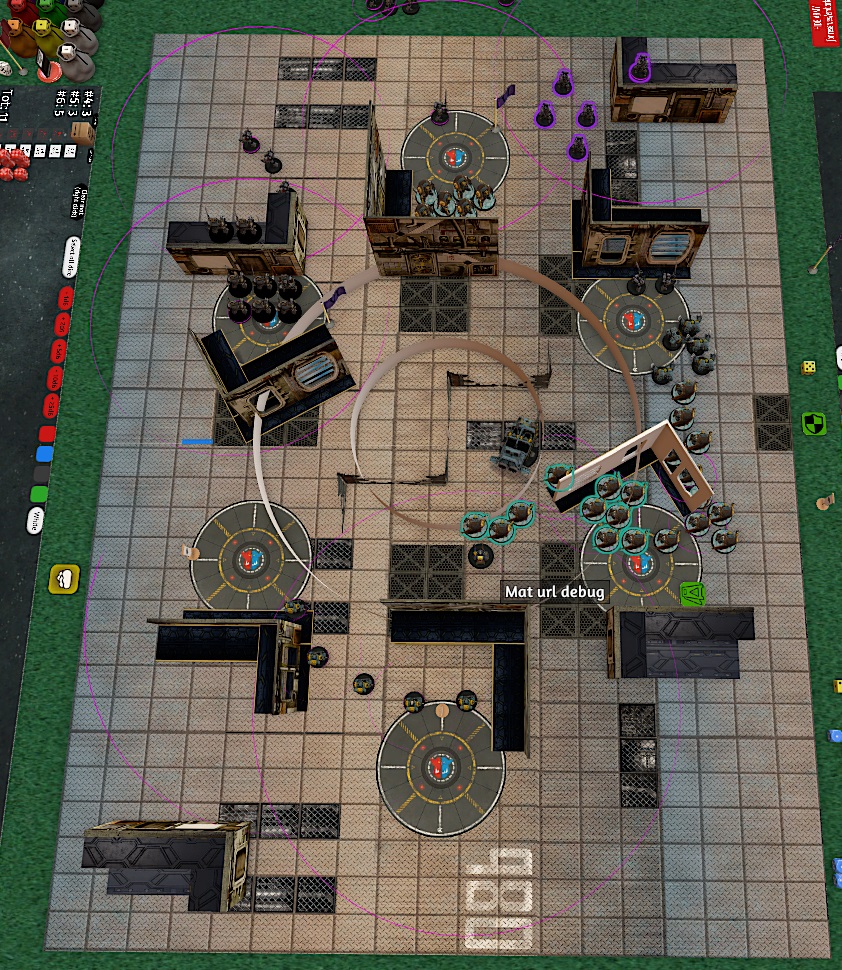Choose the red dice color swatch
Image resolution: width=842 pixels, height=970 pixels.
(x=47, y=435)
